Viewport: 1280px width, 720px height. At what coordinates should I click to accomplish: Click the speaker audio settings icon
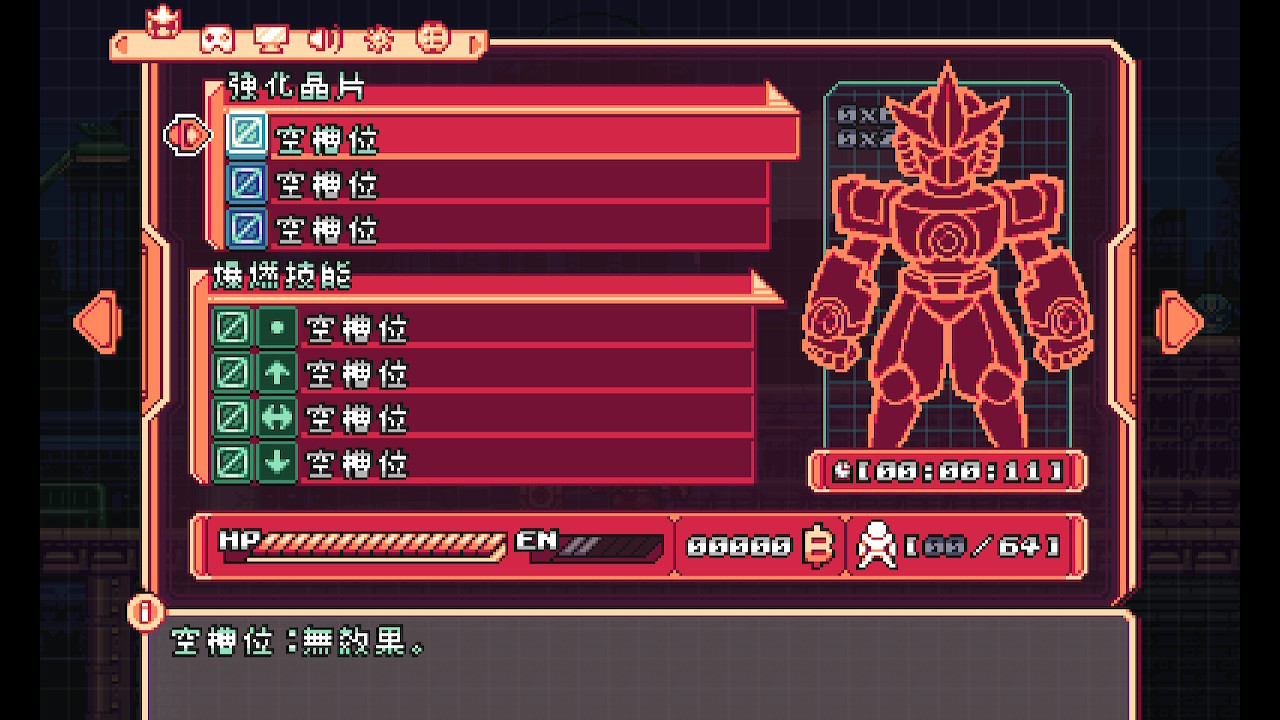[x=323, y=40]
